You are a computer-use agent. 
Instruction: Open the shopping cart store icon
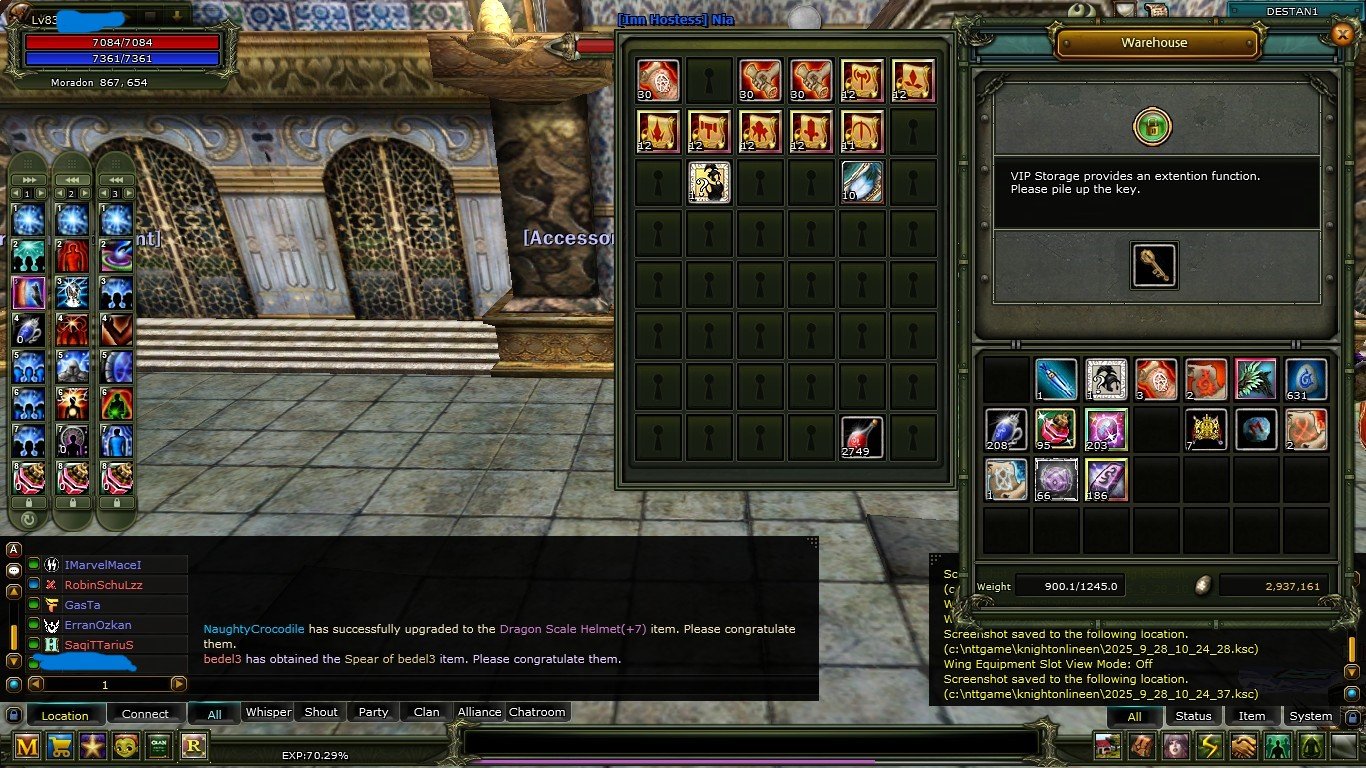tap(61, 745)
